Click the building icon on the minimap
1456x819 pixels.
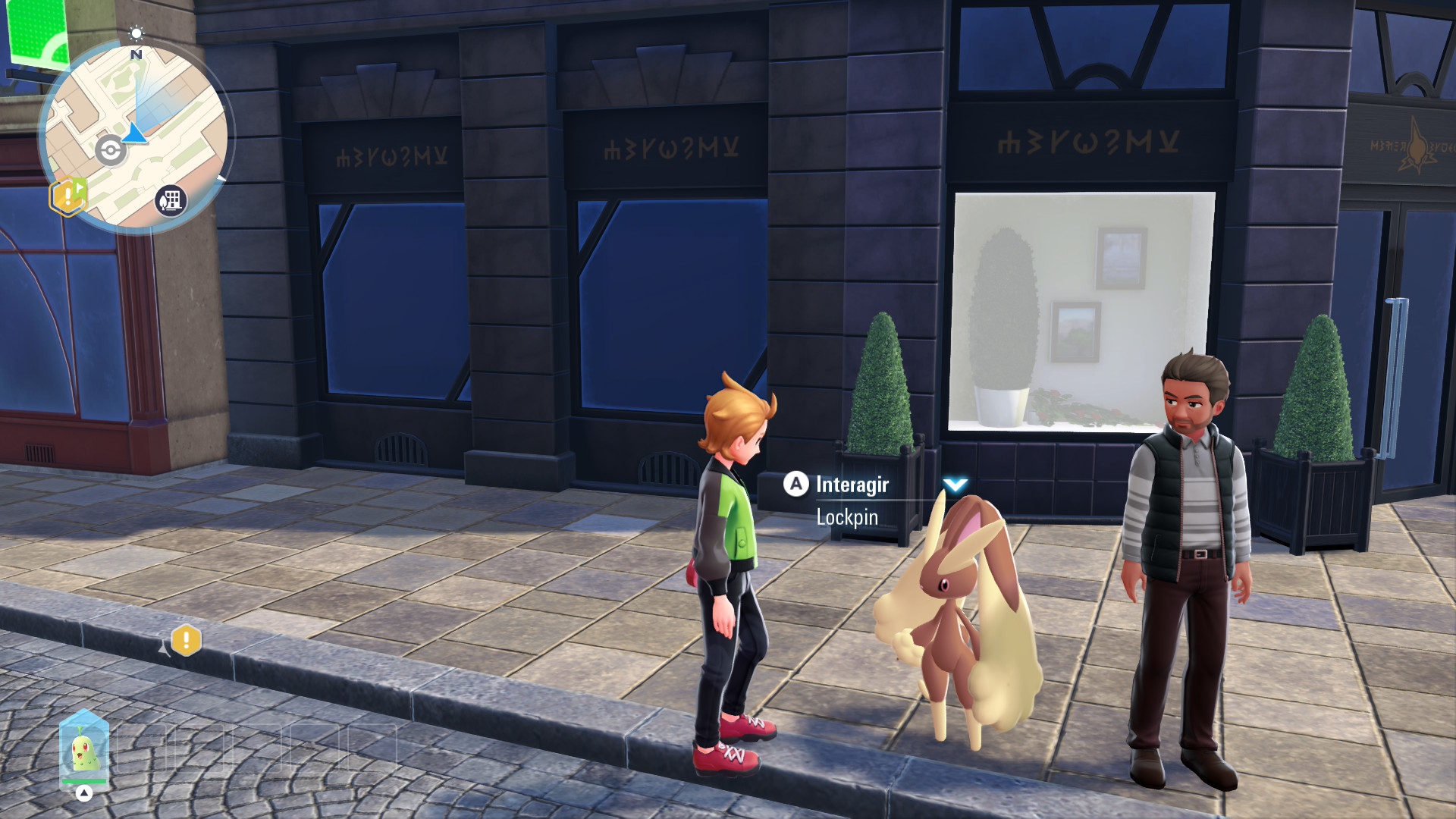[x=171, y=201]
